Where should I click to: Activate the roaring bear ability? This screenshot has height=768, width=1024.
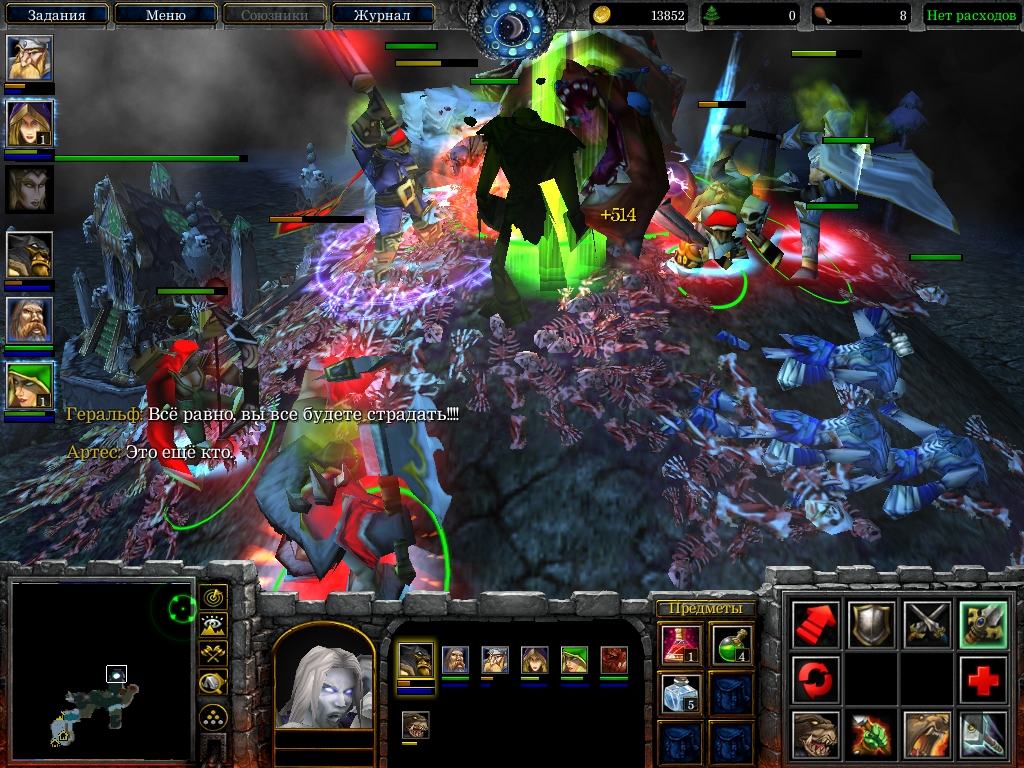(926, 735)
